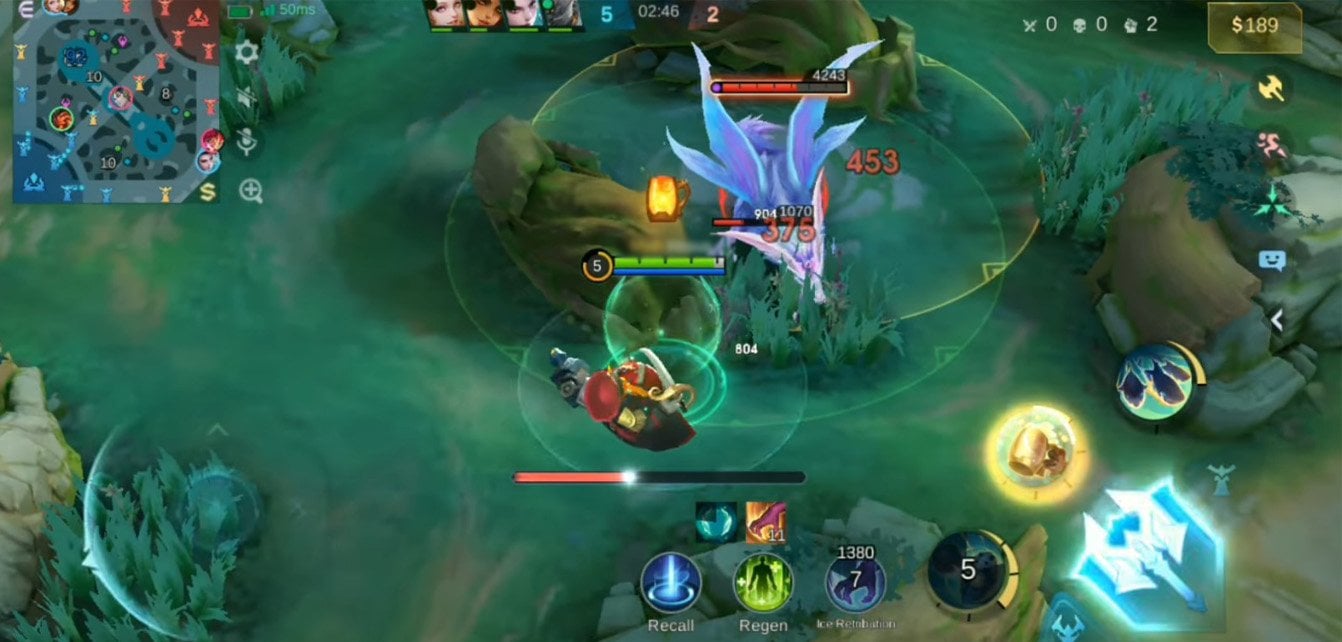The height and width of the screenshot is (642, 1342).
Task: Cast the Recall spell
Action: [670, 583]
